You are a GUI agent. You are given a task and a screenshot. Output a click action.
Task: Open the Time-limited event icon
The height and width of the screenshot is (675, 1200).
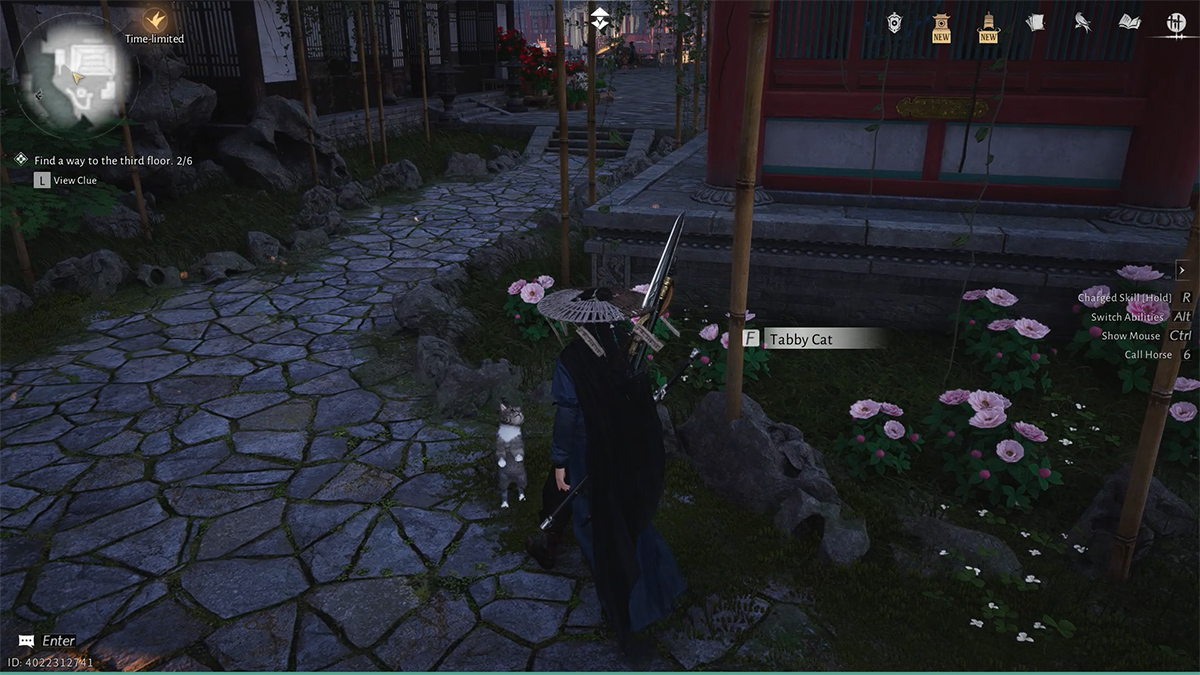click(154, 20)
